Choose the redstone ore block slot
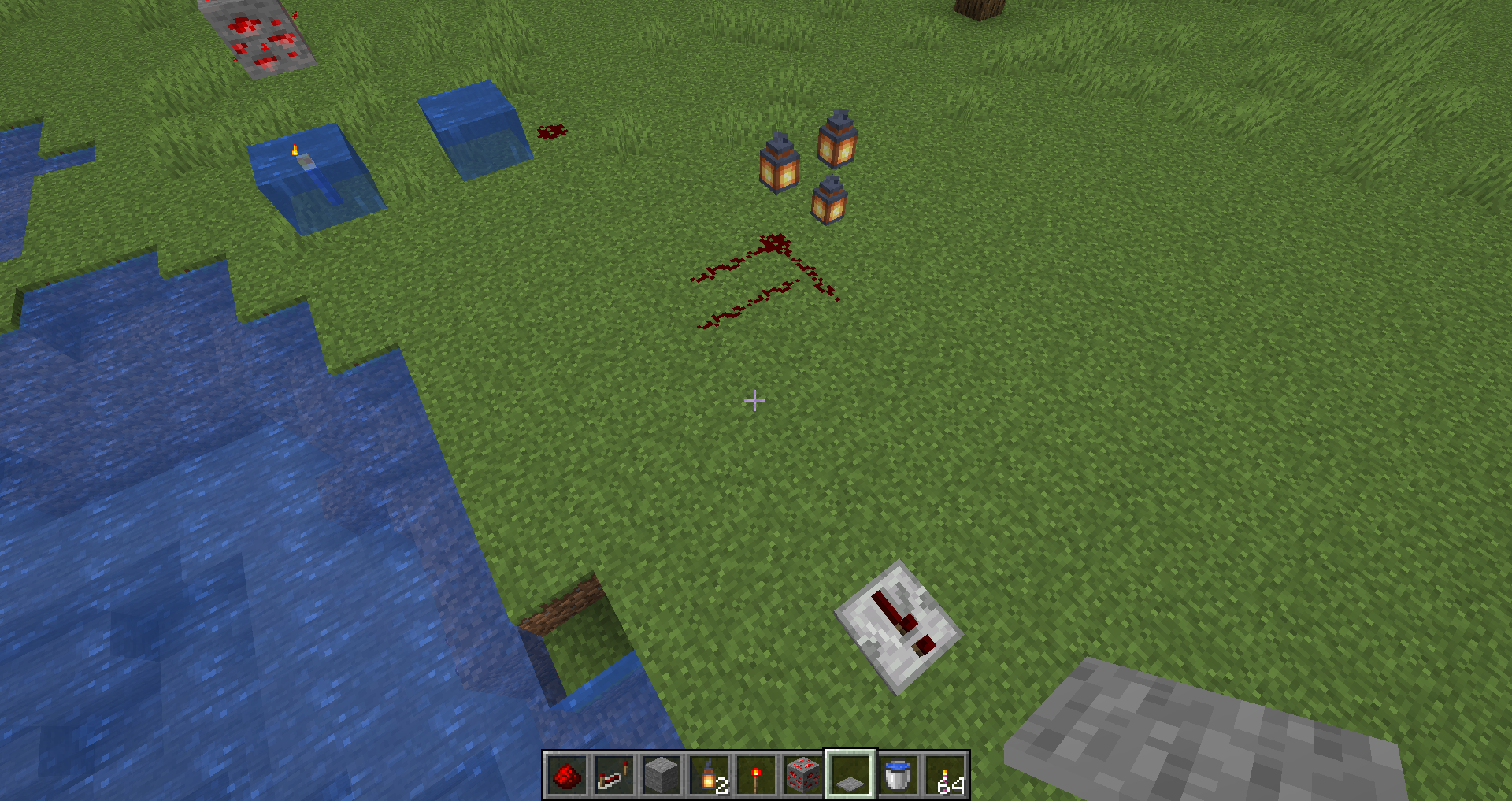1512x801 pixels. pos(802,775)
